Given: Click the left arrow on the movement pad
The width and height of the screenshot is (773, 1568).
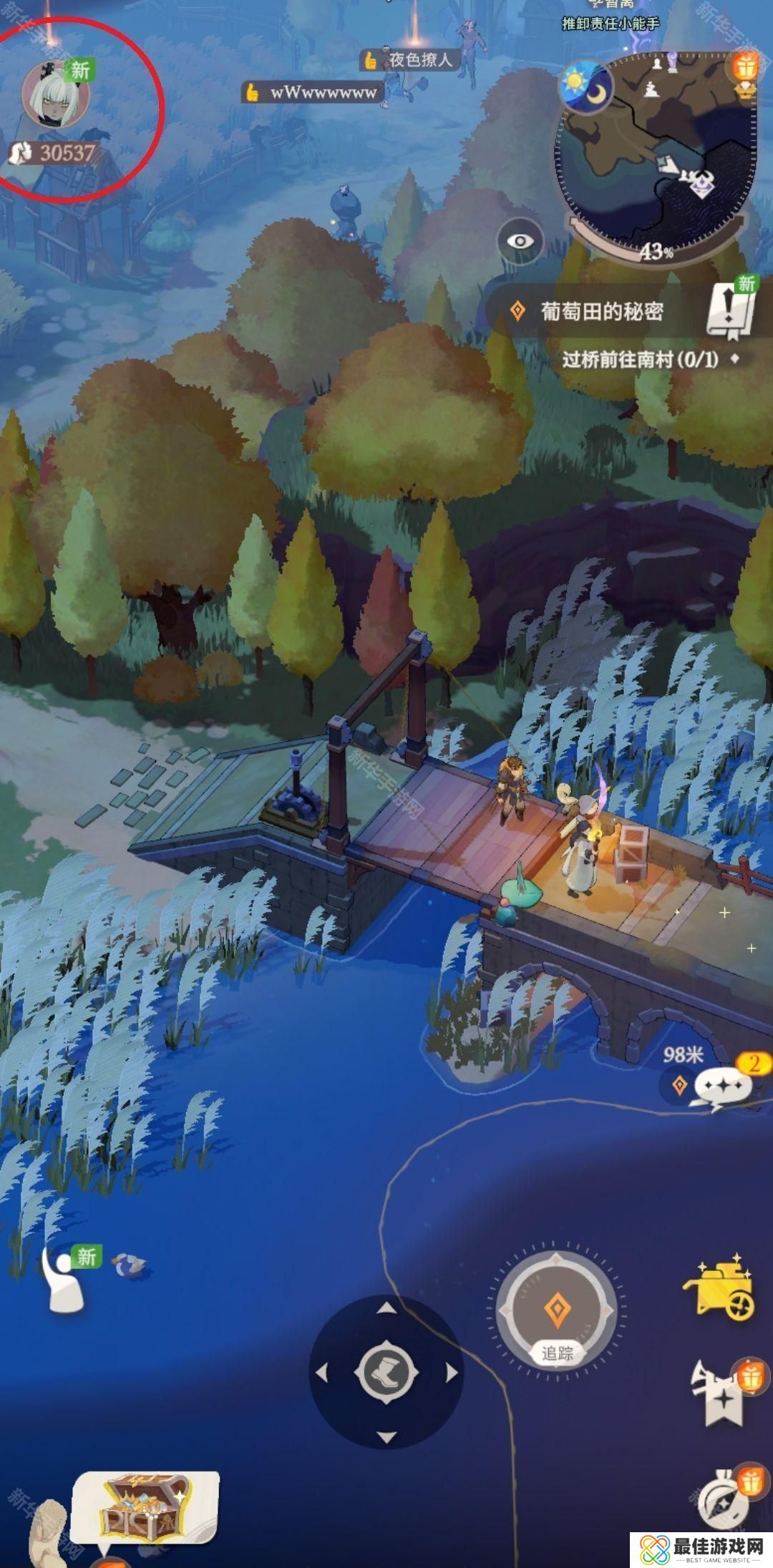Looking at the screenshot, I should point(321,1373).
